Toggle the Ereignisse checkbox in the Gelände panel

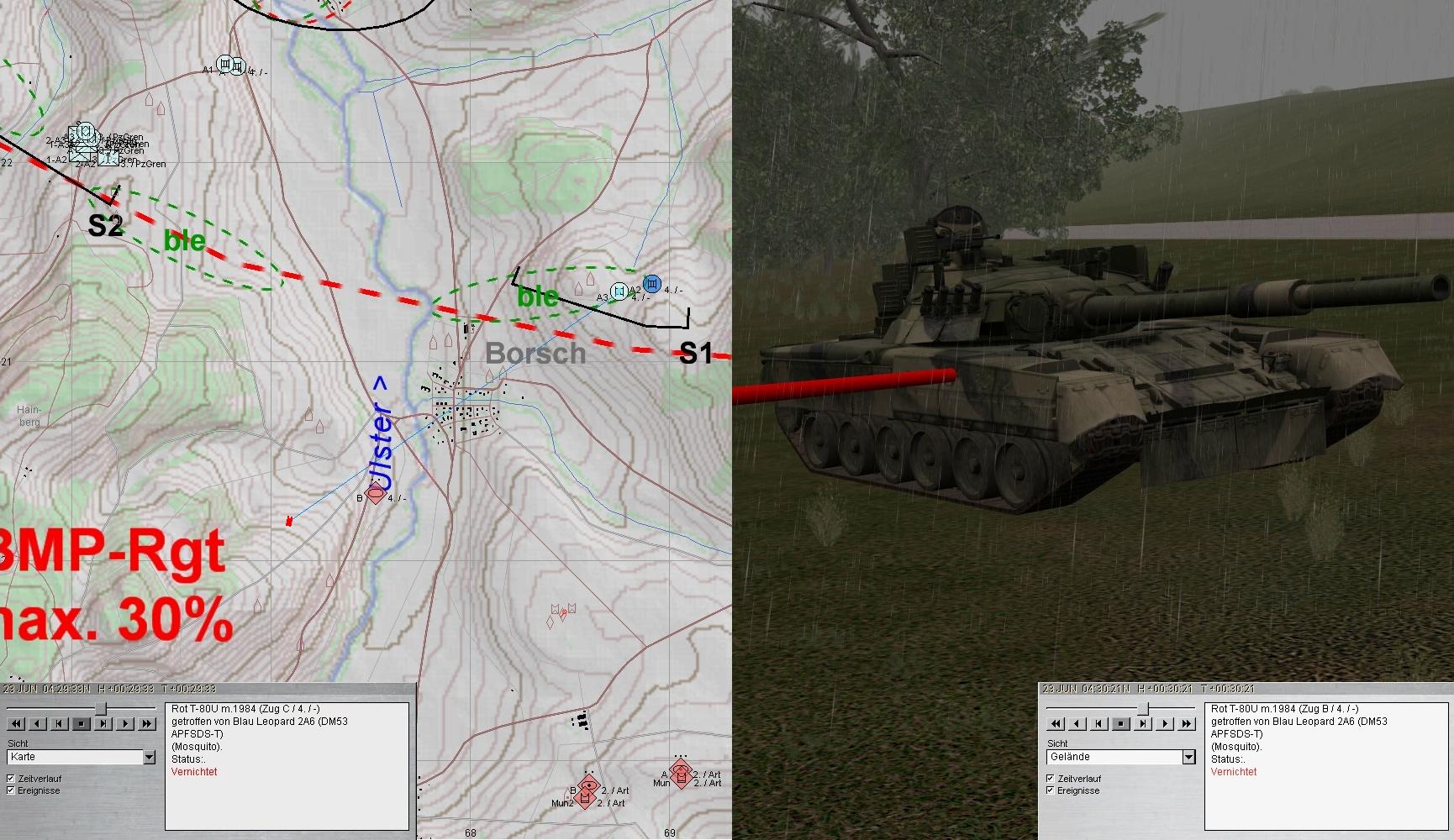pyautogui.click(x=1051, y=790)
